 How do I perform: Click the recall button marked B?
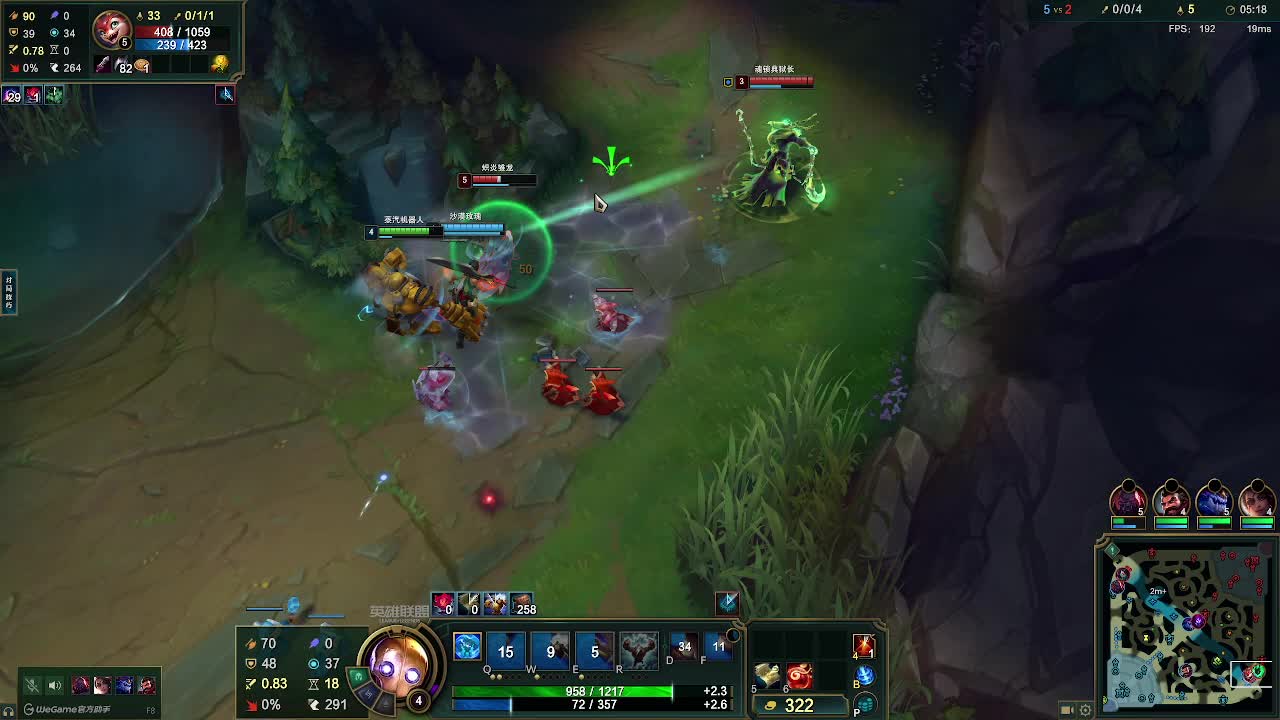864,676
